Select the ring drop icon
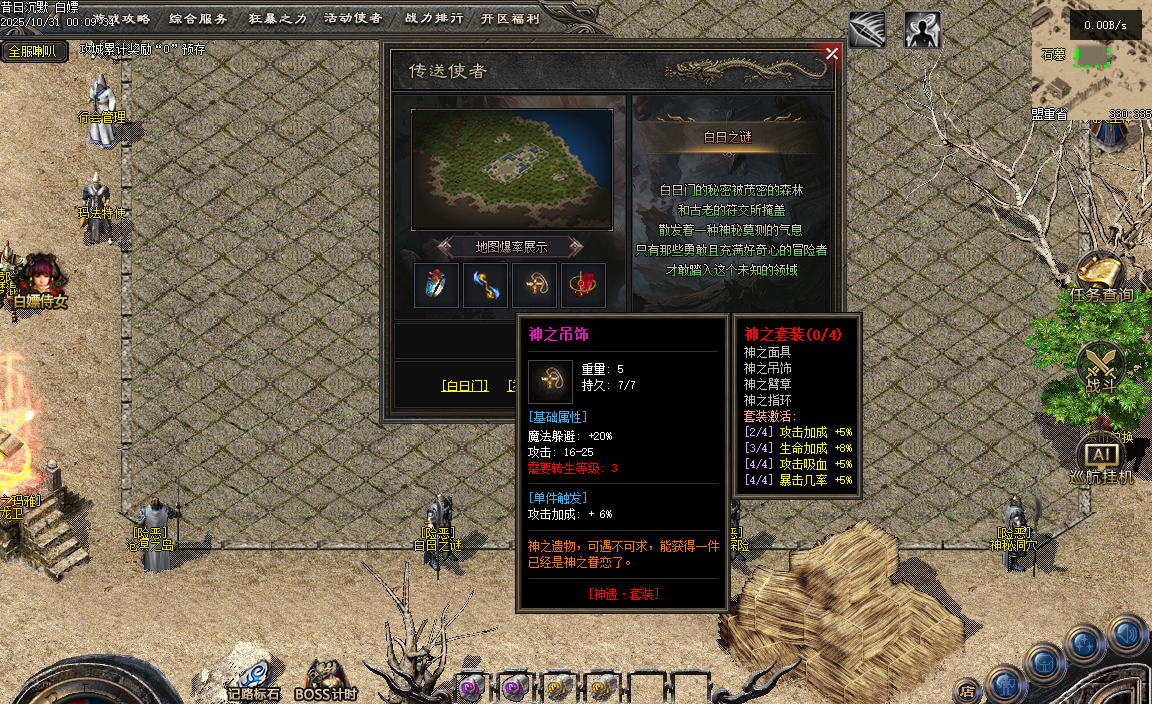 437,286
